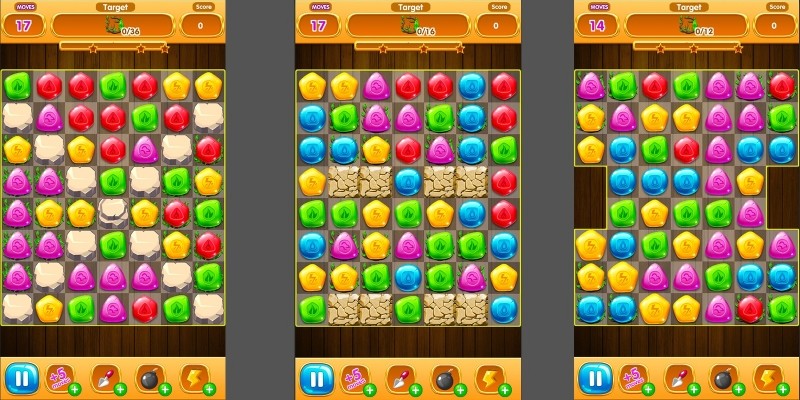This screenshot has width=800, height=400.
Task: Choose the shovel booster in the 14-moves game
Action: point(679,378)
